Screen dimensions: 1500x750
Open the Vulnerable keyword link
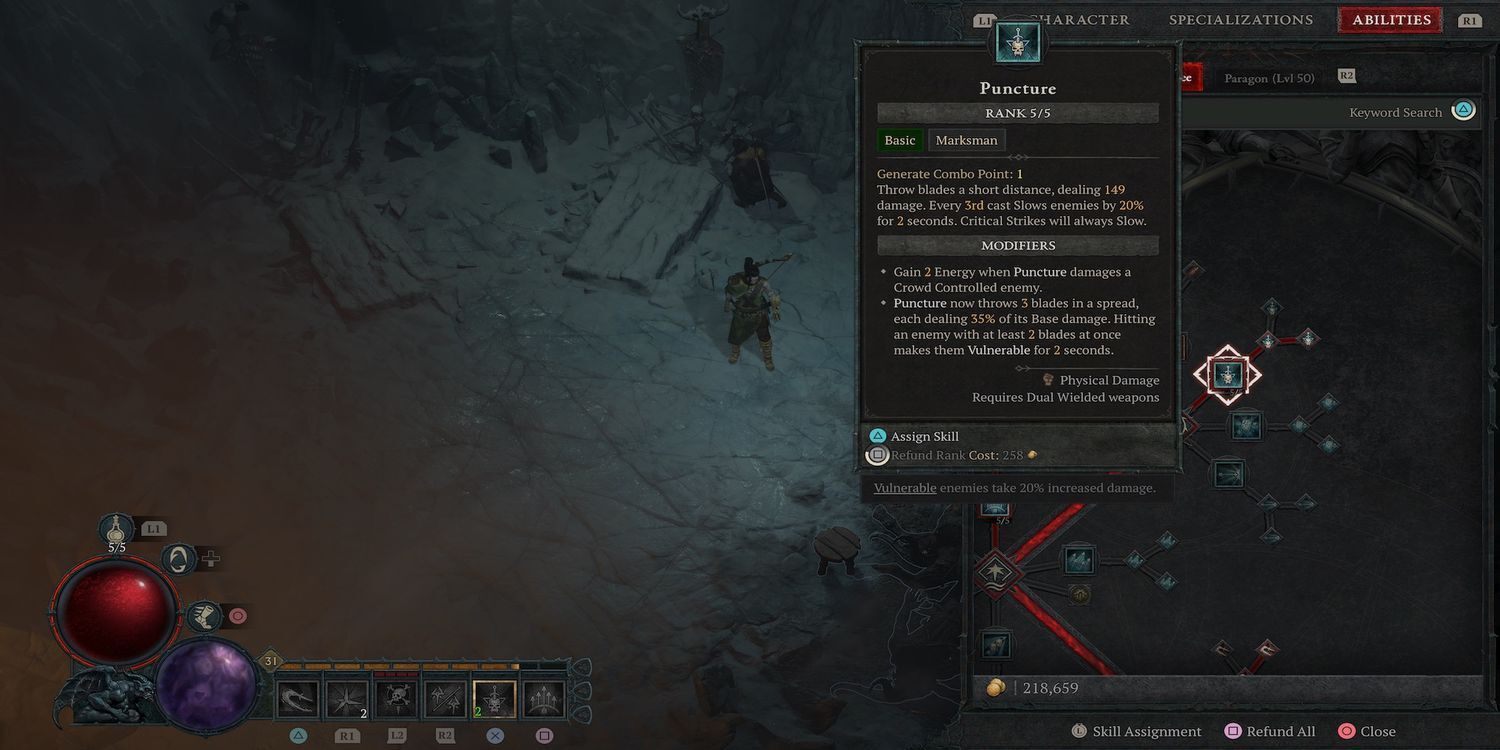[x=904, y=487]
